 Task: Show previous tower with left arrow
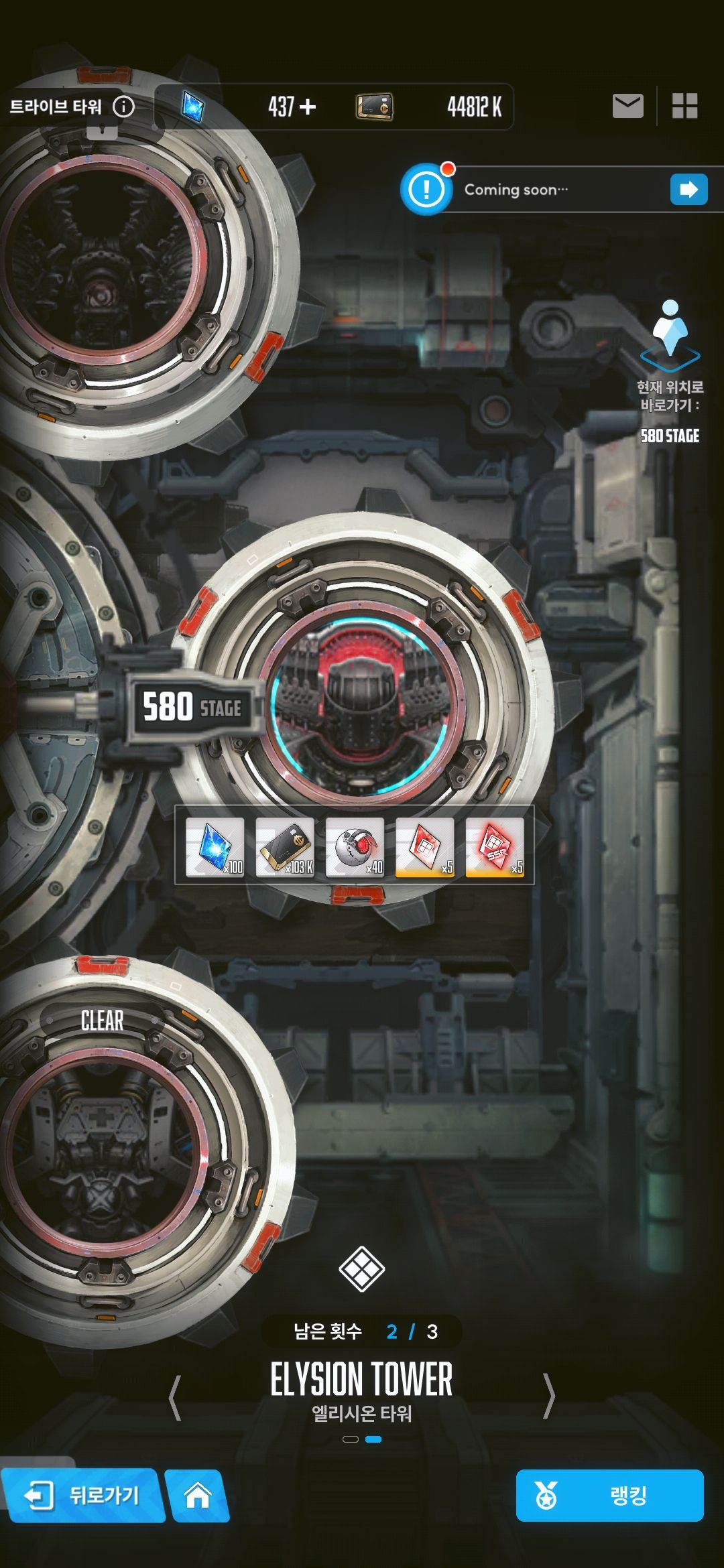175,1397
